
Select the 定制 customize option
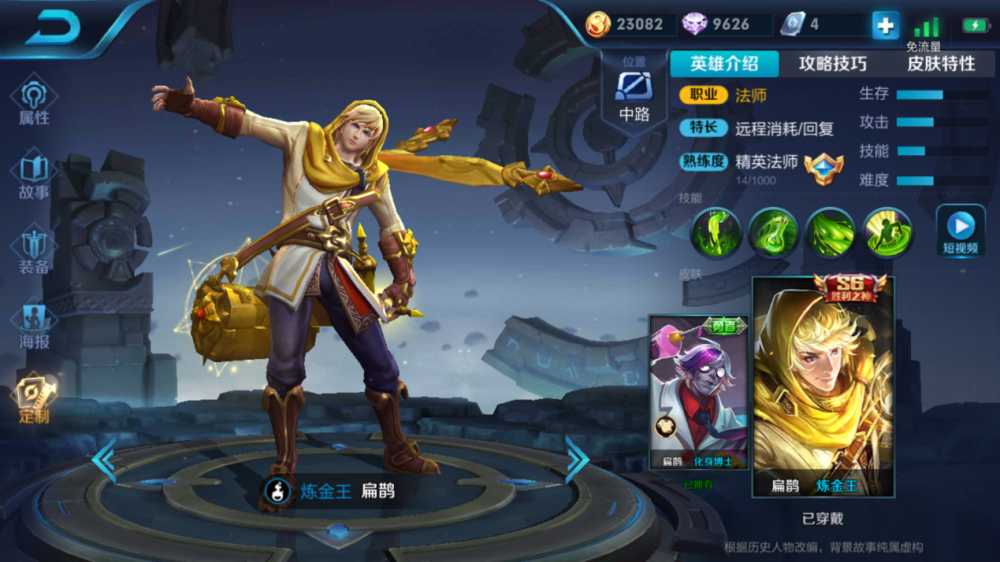(34, 398)
